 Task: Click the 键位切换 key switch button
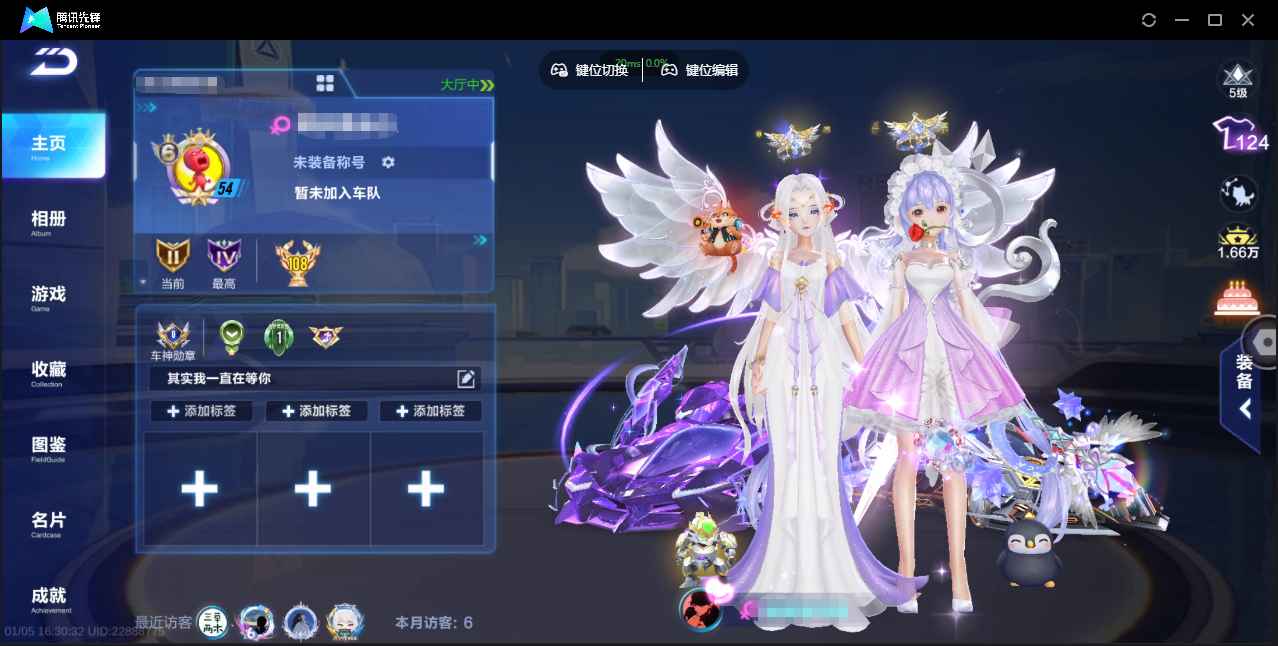(590, 70)
